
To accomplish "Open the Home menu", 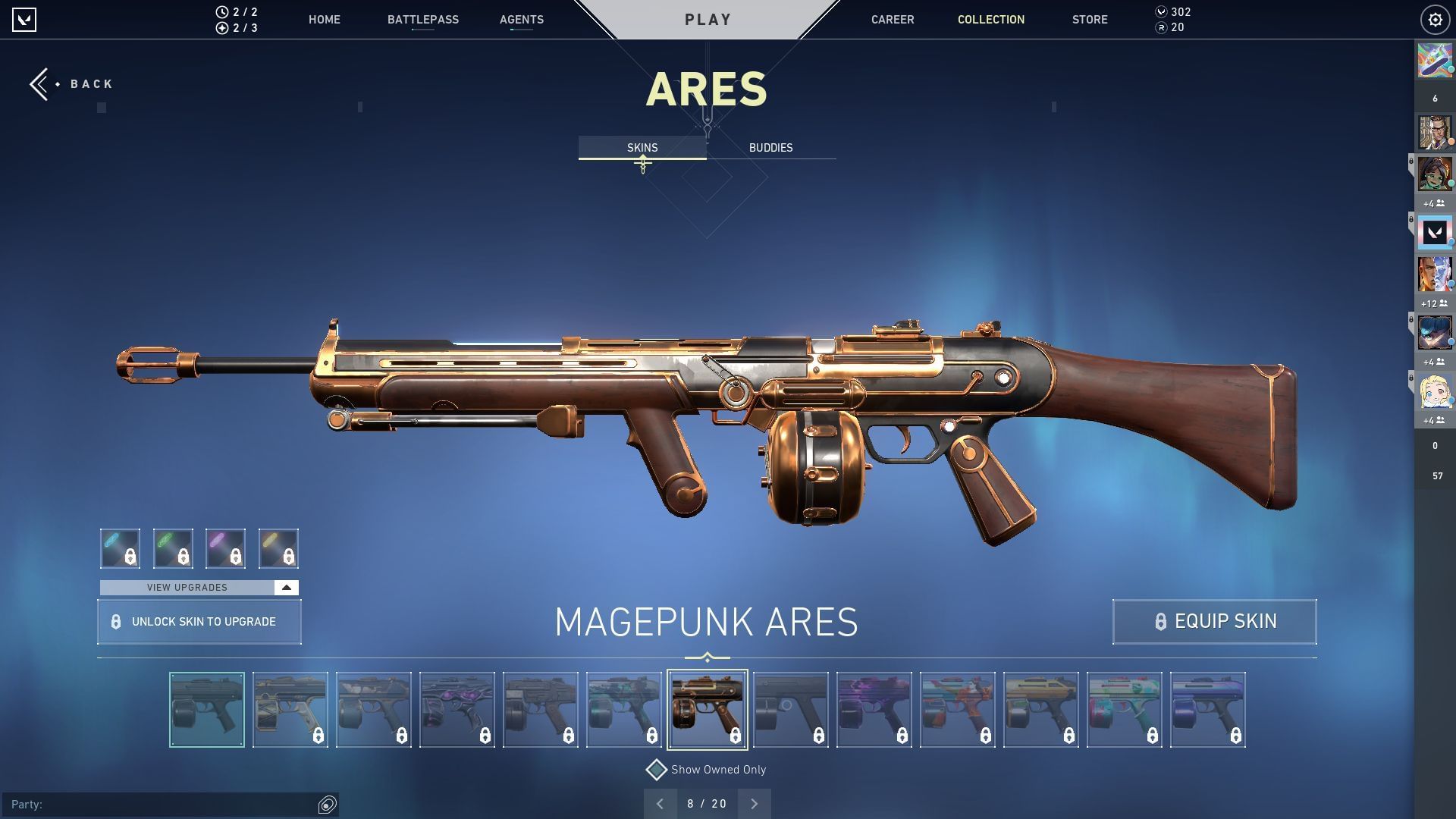I will 324,20.
